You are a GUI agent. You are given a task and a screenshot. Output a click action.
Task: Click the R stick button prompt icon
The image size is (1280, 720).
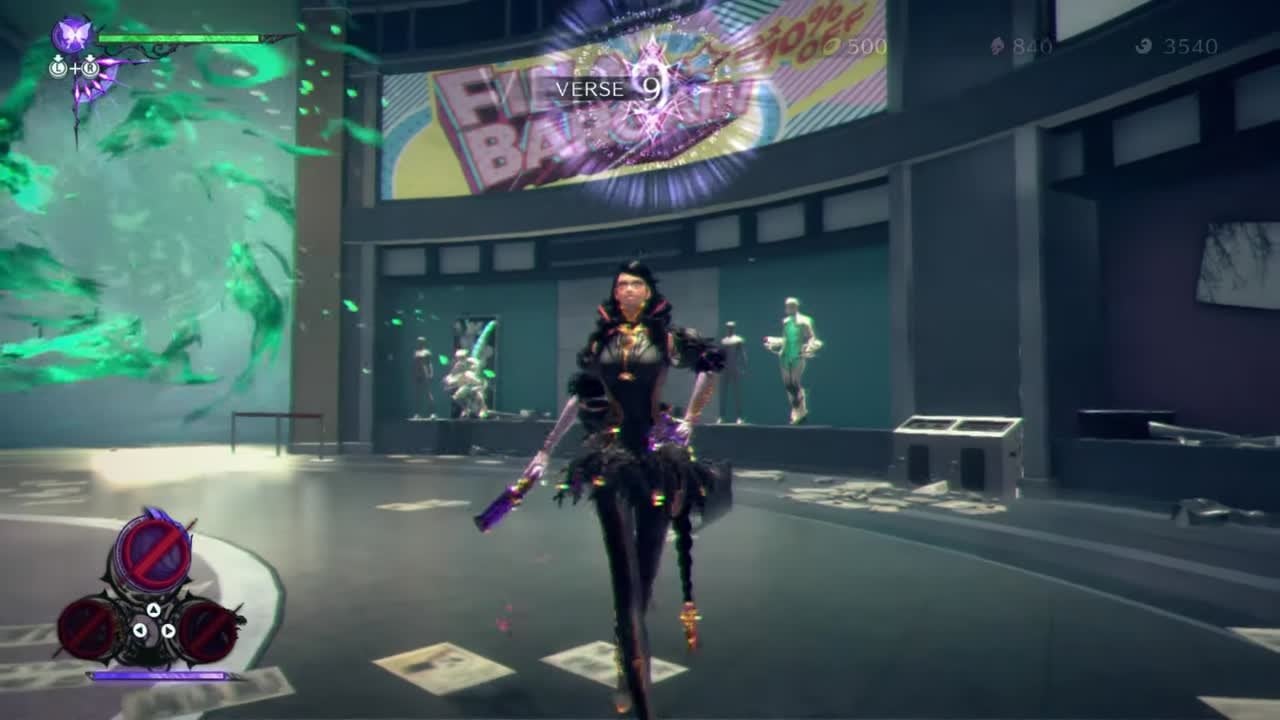point(90,68)
